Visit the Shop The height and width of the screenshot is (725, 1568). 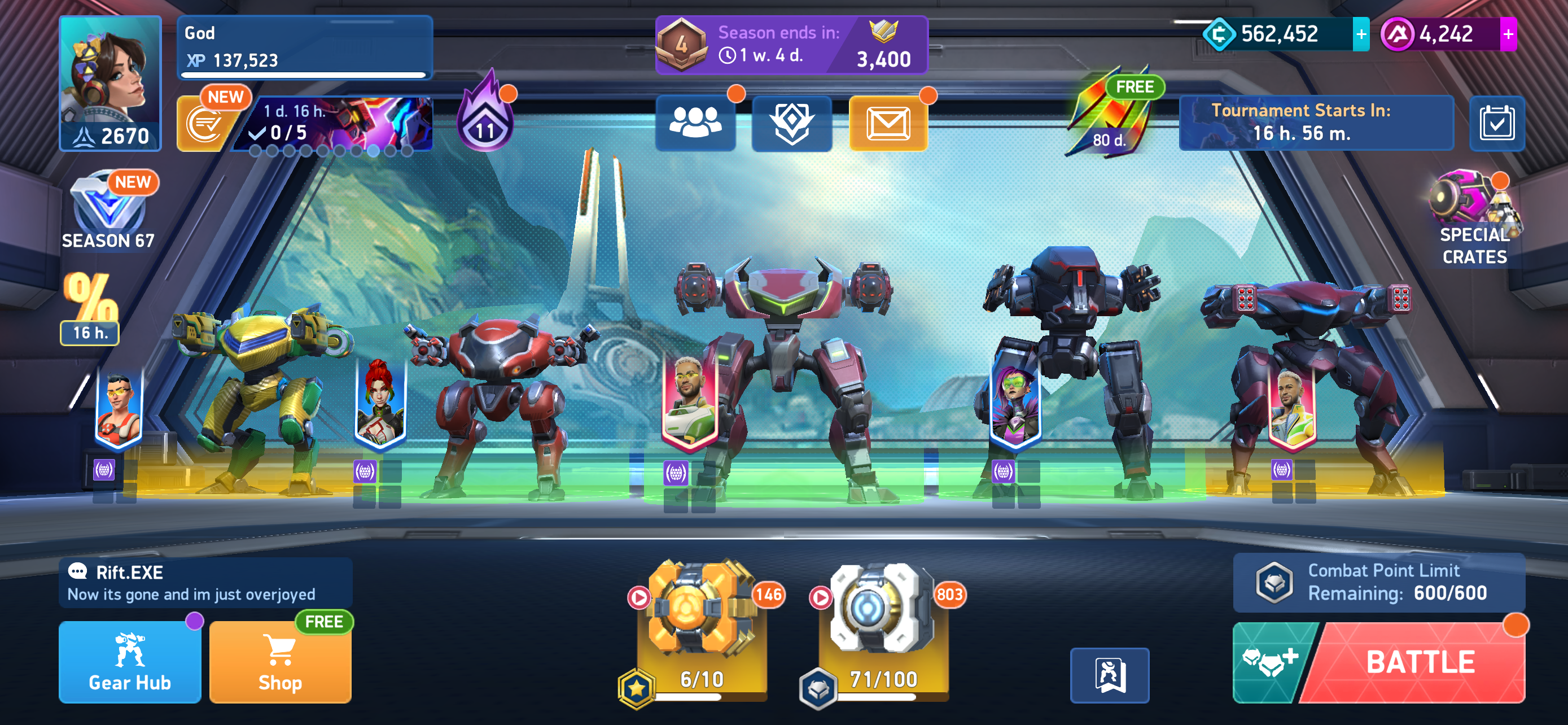(280, 662)
